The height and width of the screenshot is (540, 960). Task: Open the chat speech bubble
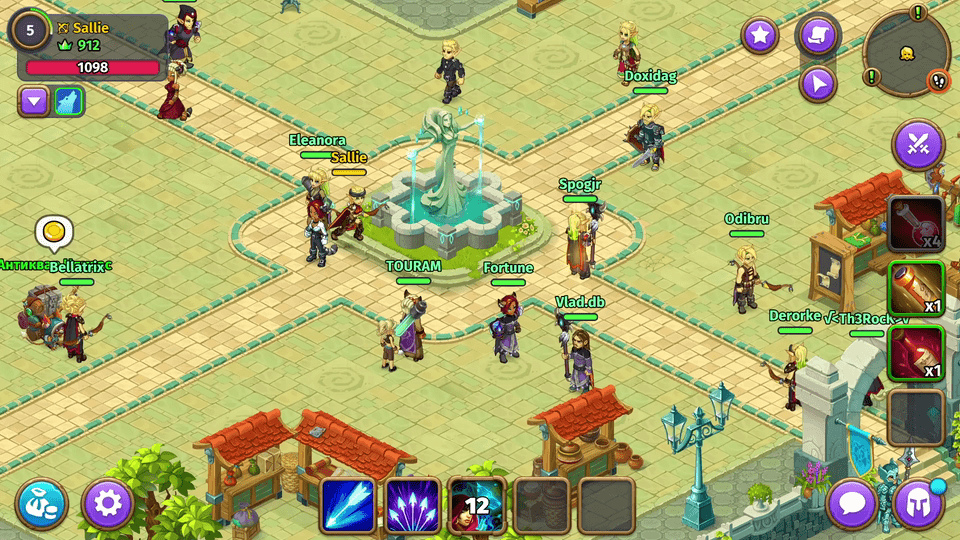pos(853,503)
